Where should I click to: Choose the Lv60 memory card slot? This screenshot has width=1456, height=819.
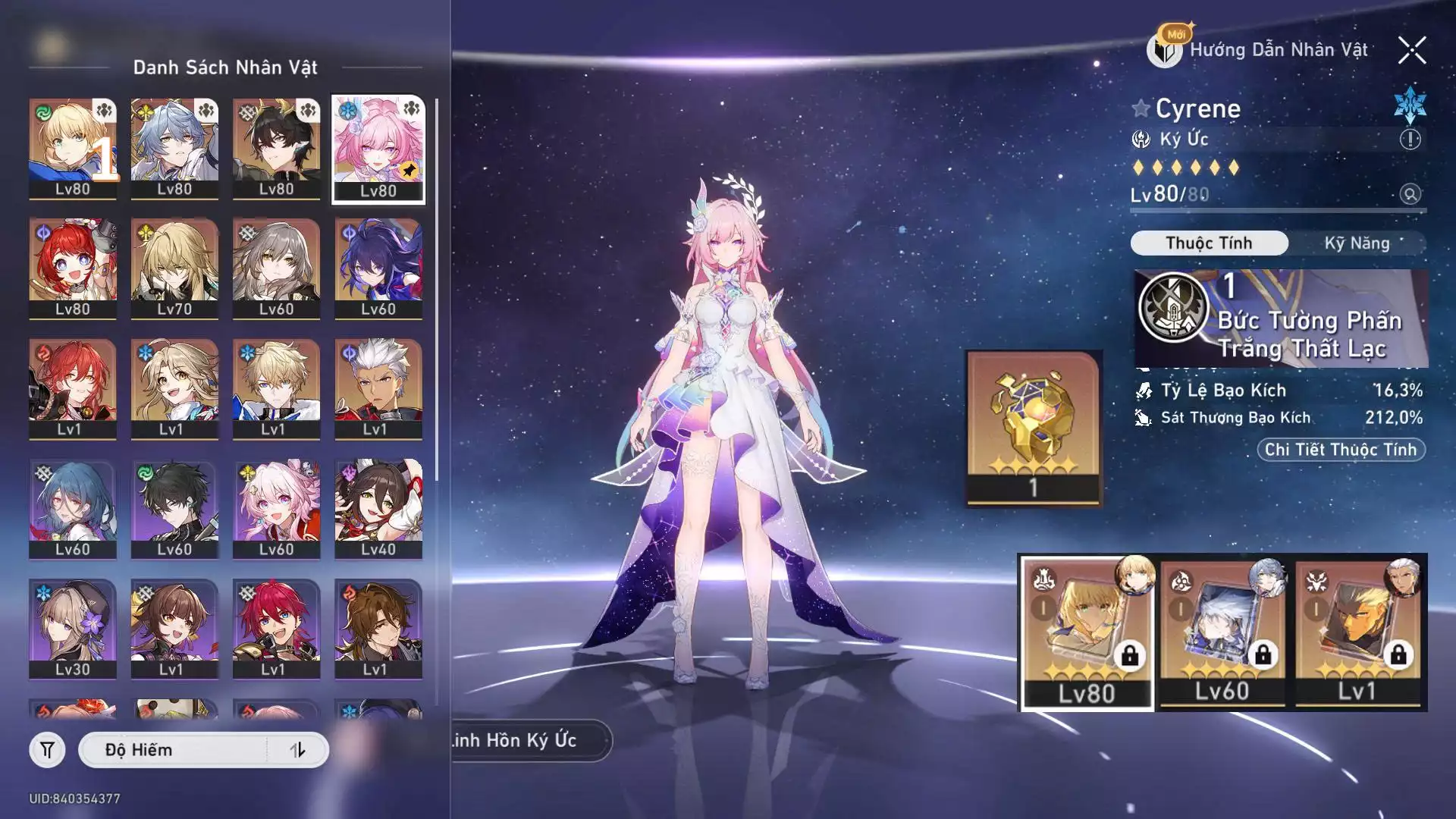1222,633
